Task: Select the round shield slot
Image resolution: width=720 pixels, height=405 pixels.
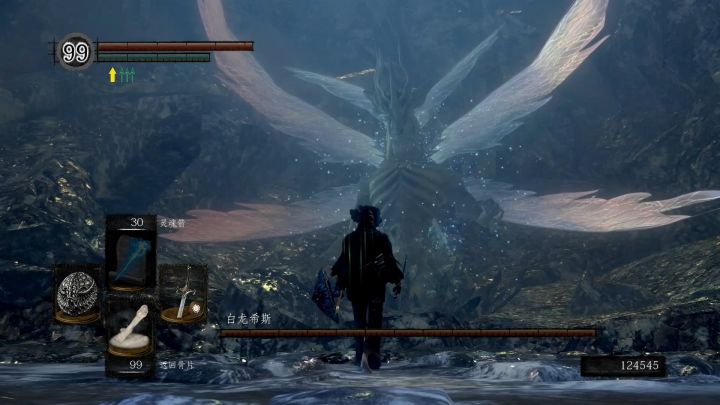Action: [77, 292]
